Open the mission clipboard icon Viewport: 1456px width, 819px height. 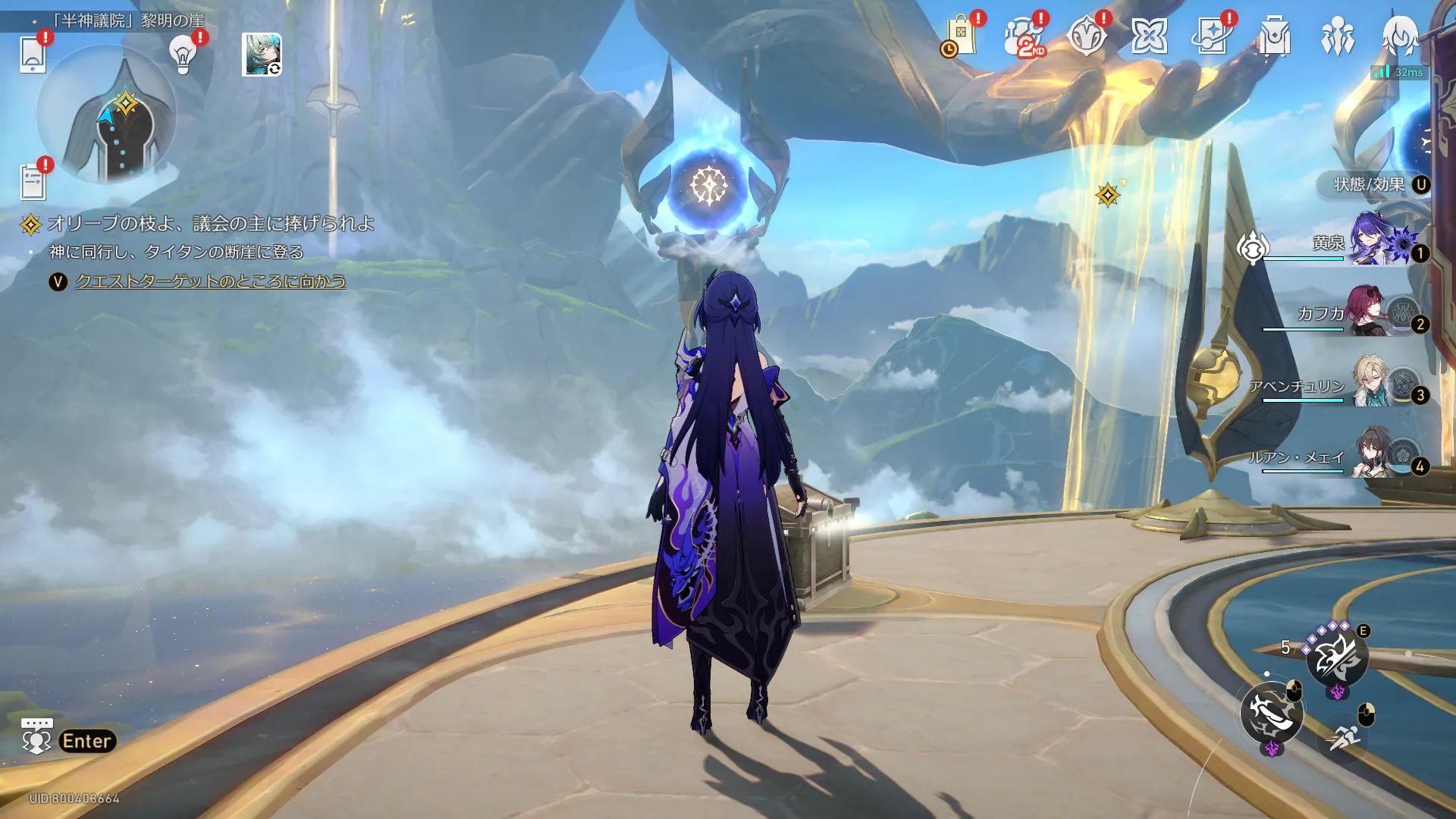click(33, 182)
